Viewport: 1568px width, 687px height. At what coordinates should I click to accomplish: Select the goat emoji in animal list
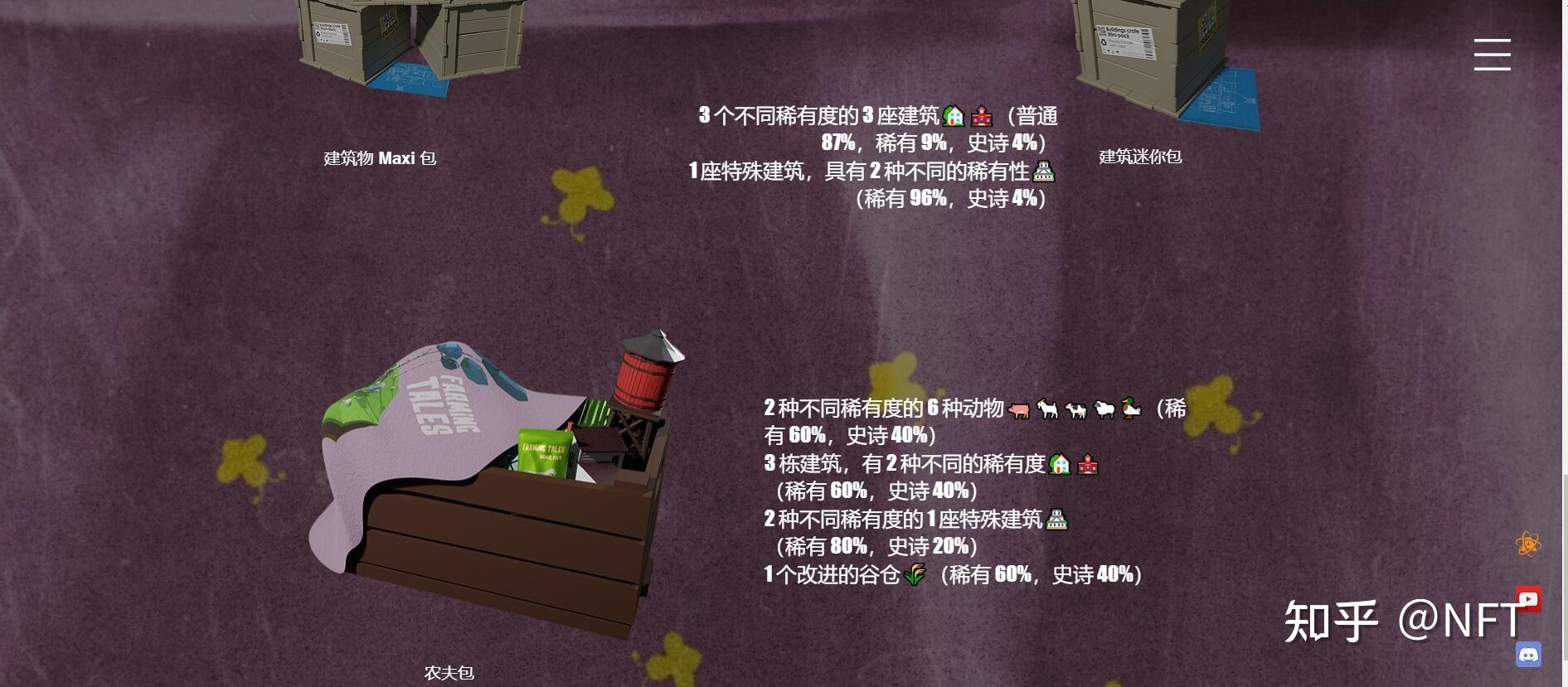point(1046,409)
